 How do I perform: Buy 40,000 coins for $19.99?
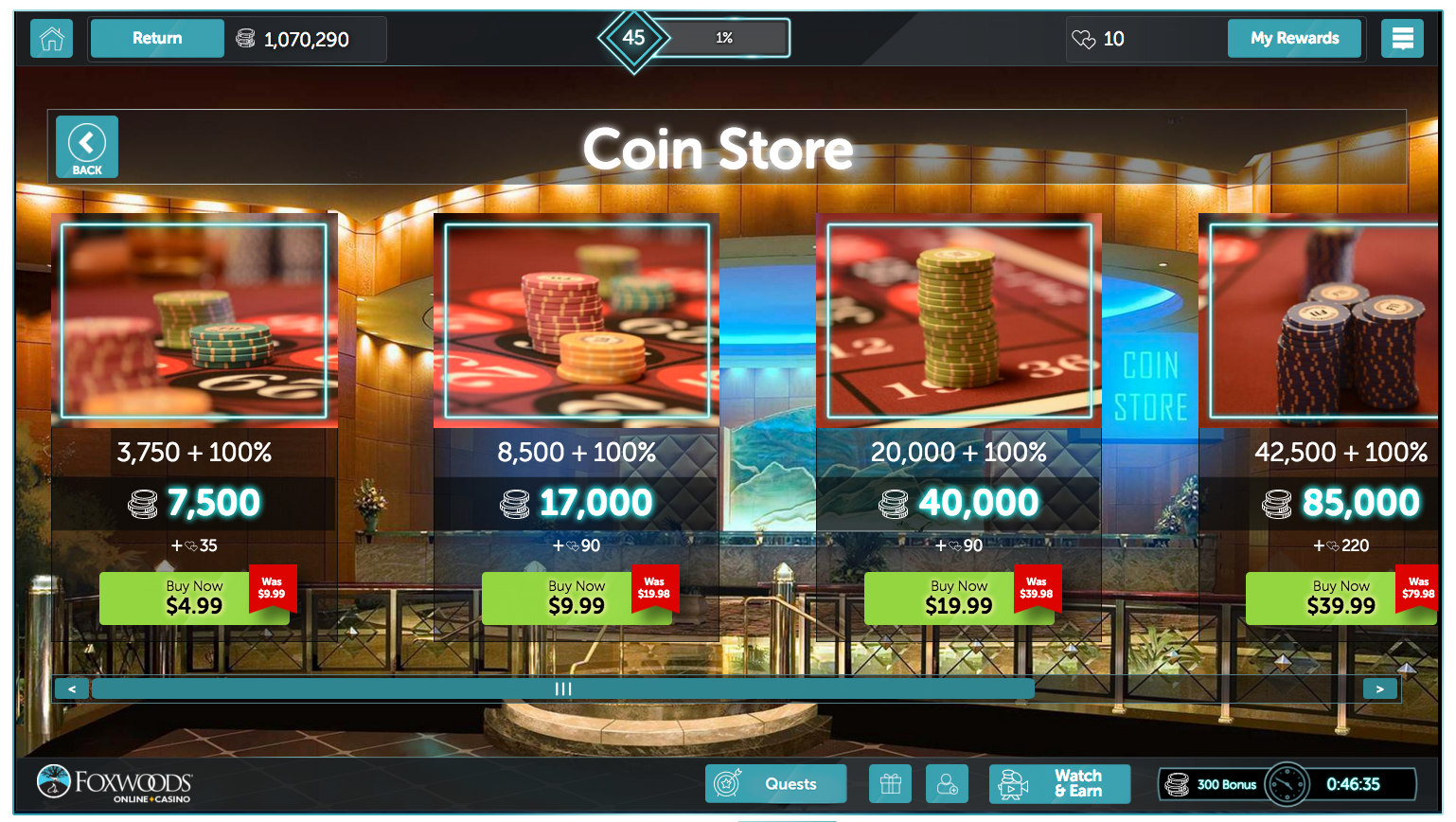[959, 599]
